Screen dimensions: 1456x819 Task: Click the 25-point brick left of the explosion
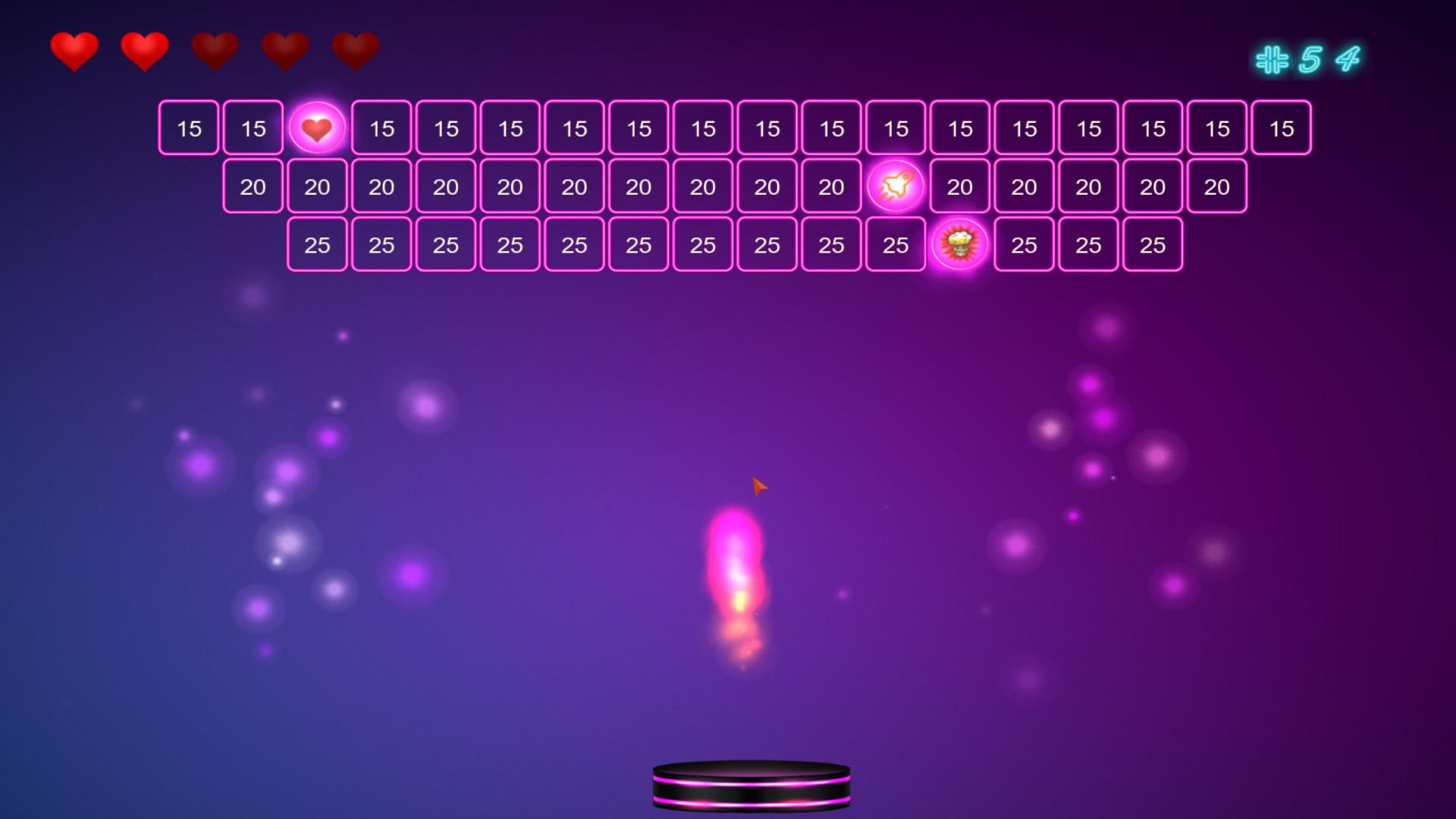click(x=896, y=245)
